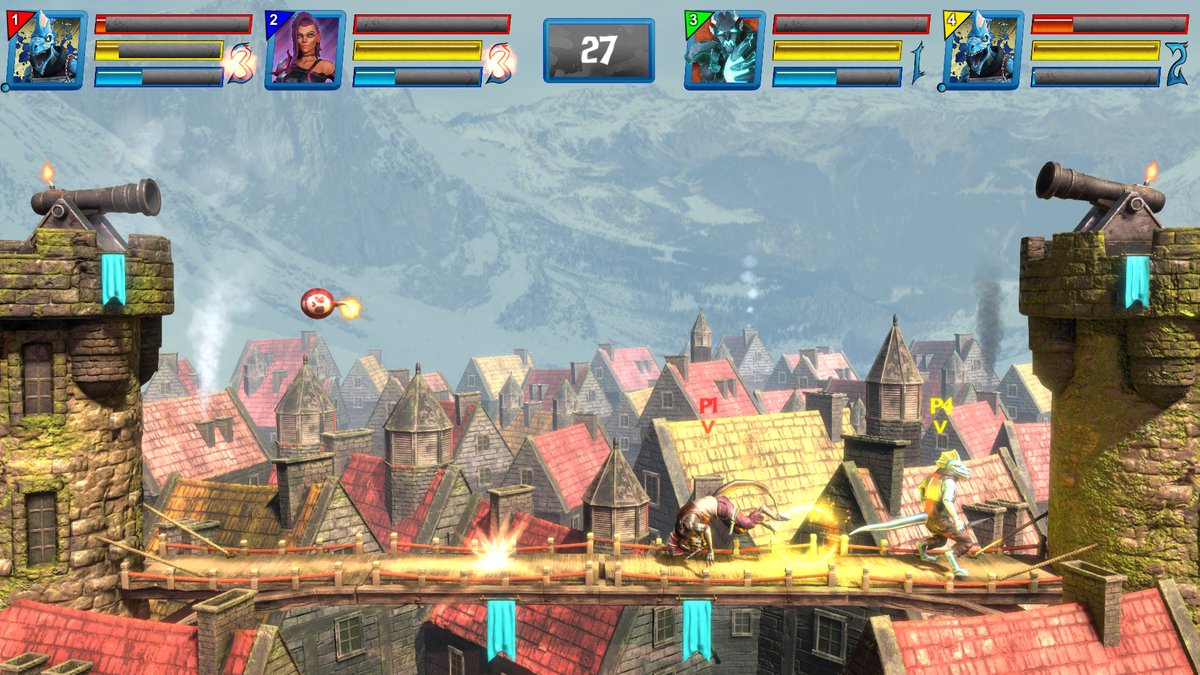1200x675 pixels.
Task: Pick player 4's lizard character portrait
Action: 983,50
